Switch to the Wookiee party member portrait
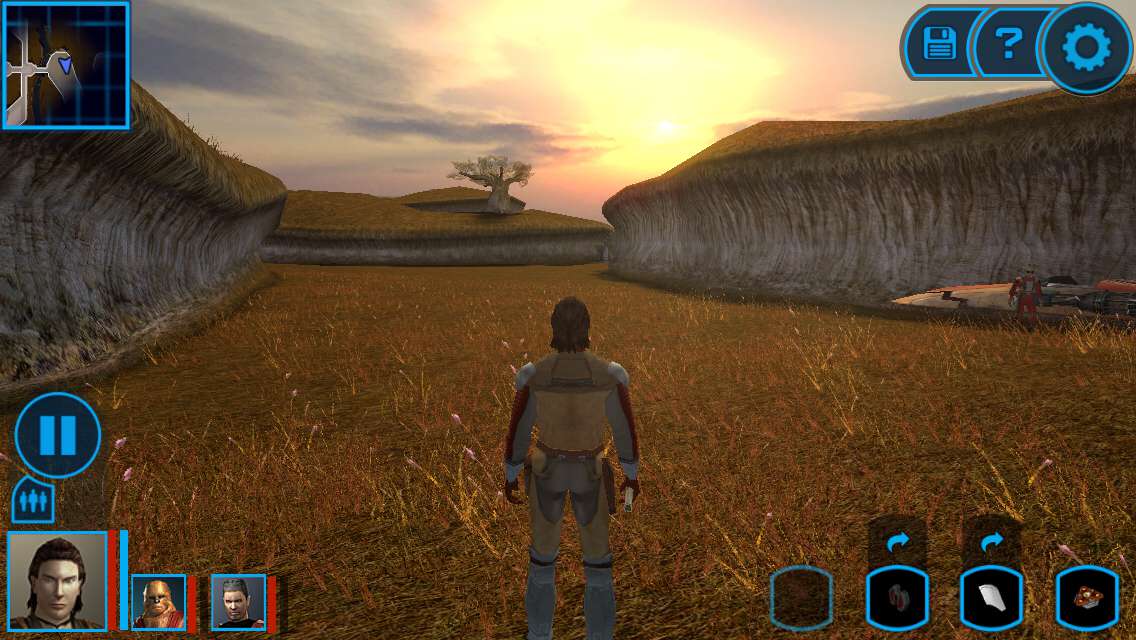The image size is (1136, 640). click(158, 602)
